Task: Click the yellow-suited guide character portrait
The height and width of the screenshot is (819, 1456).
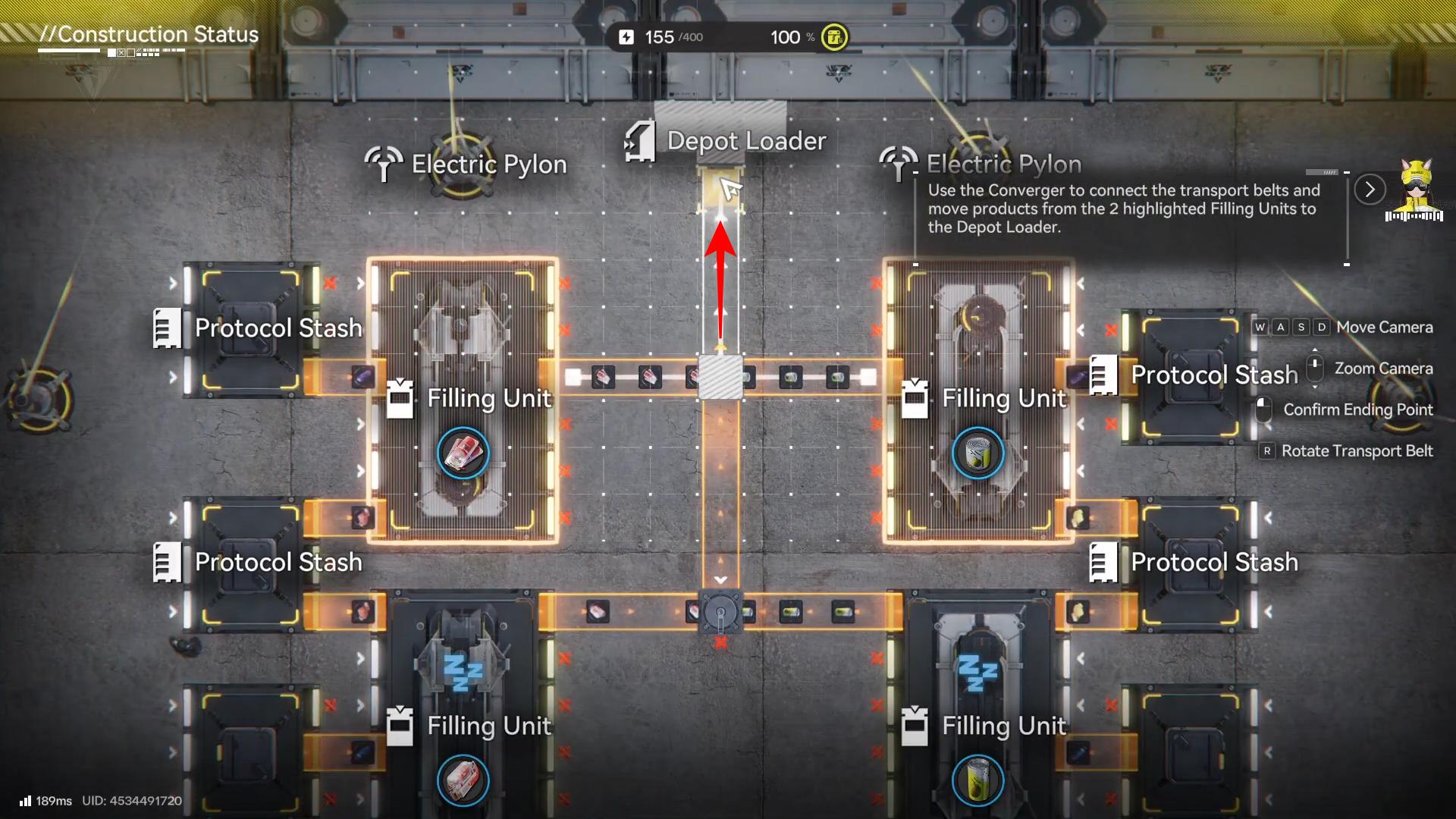Action: coord(1415,190)
